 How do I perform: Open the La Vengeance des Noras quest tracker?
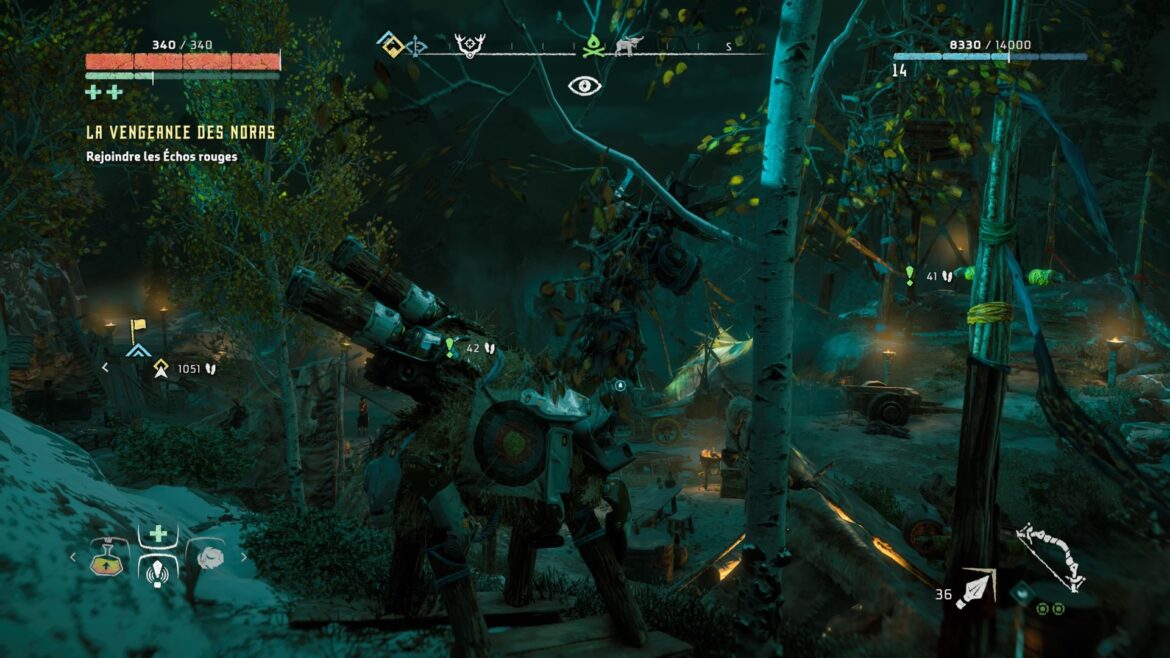tap(180, 132)
